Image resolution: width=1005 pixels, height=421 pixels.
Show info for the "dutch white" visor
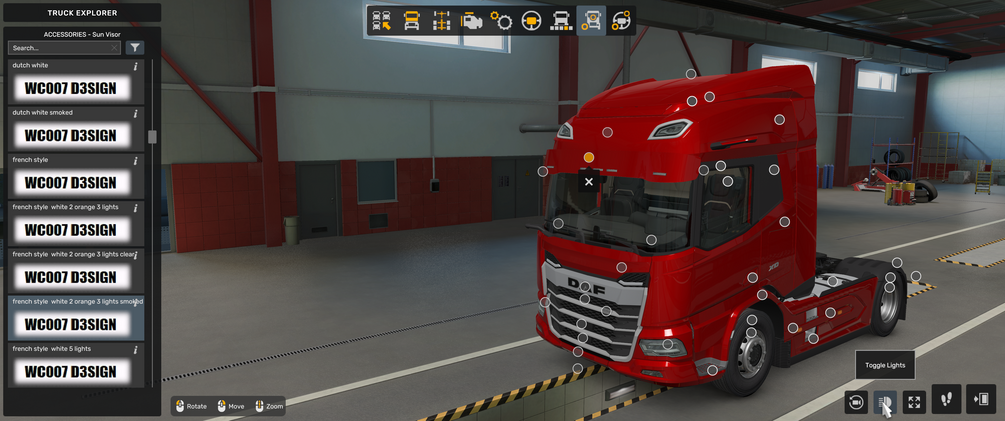coord(136,66)
